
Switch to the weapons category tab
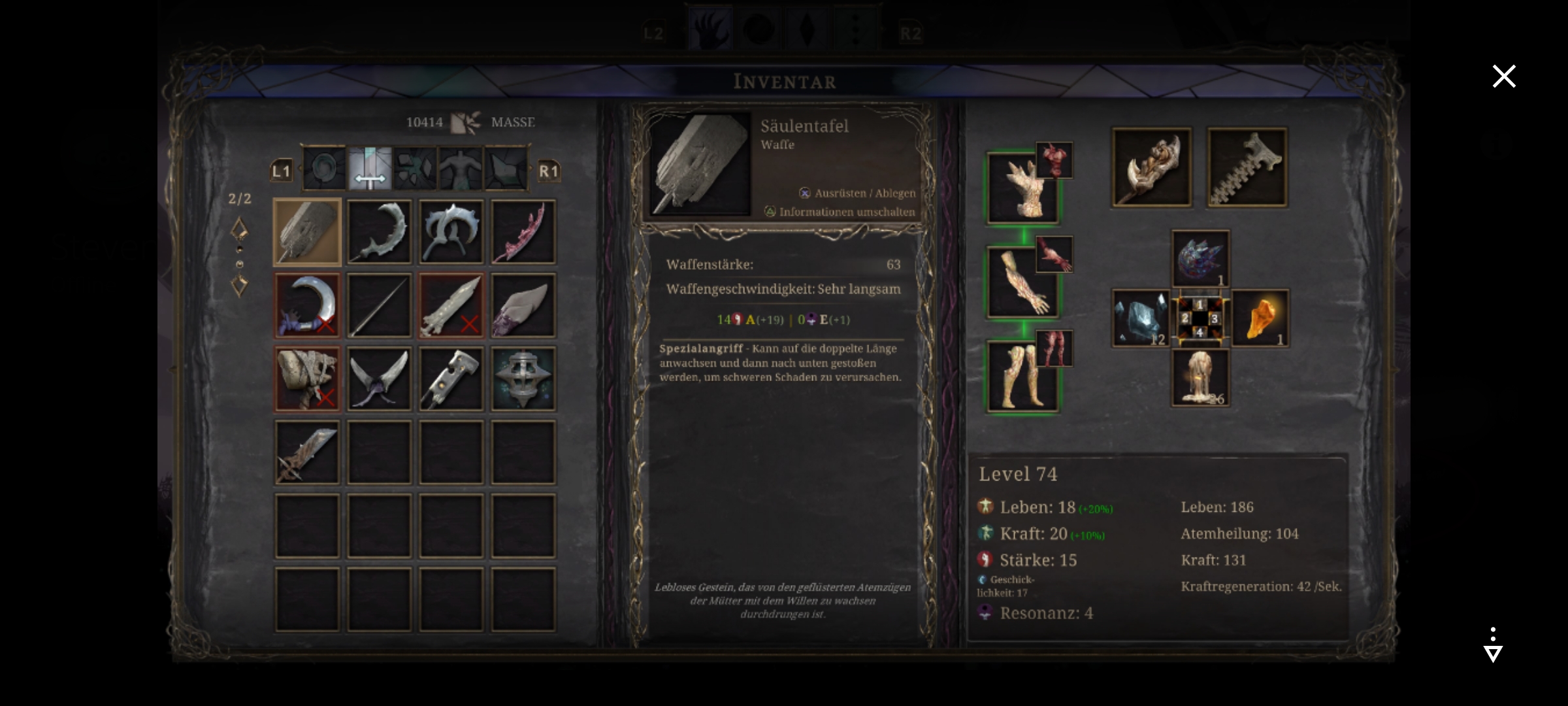tap(370, 169)
